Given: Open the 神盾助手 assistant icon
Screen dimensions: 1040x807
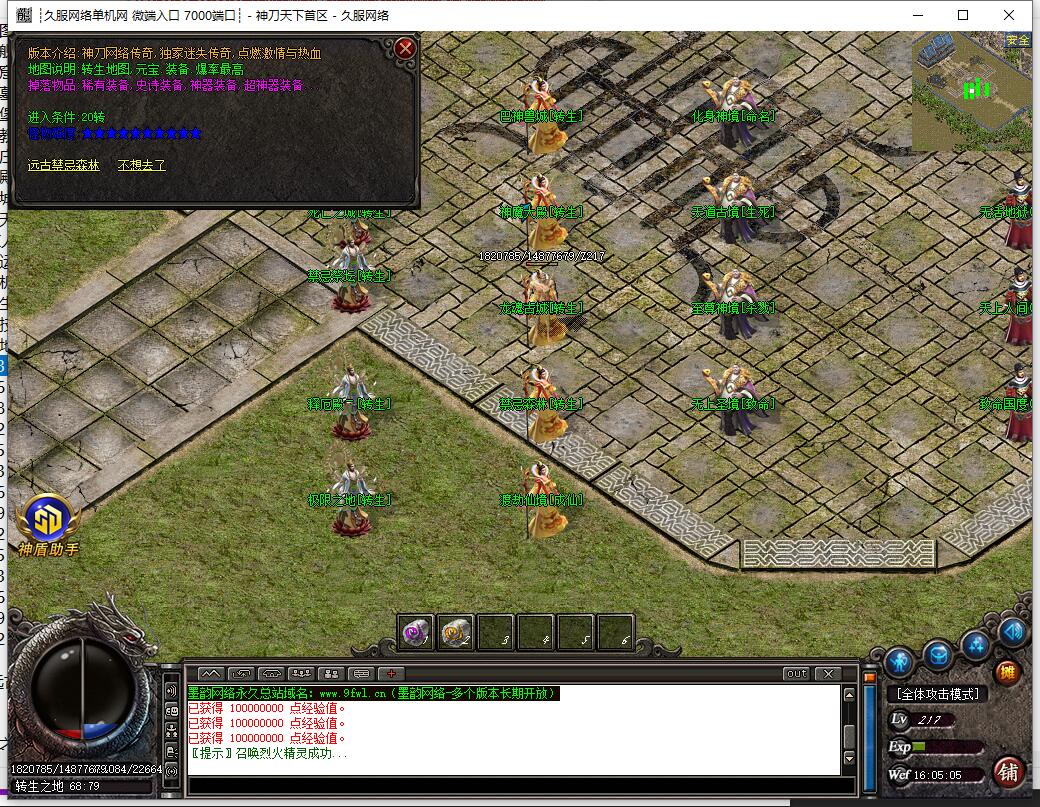Looking at the screenshot, I should tap(47, 520).
